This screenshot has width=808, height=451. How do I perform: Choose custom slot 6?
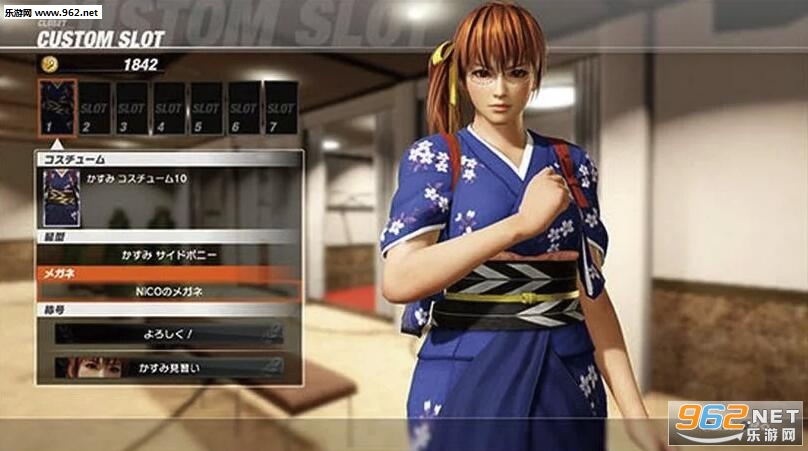243,108
